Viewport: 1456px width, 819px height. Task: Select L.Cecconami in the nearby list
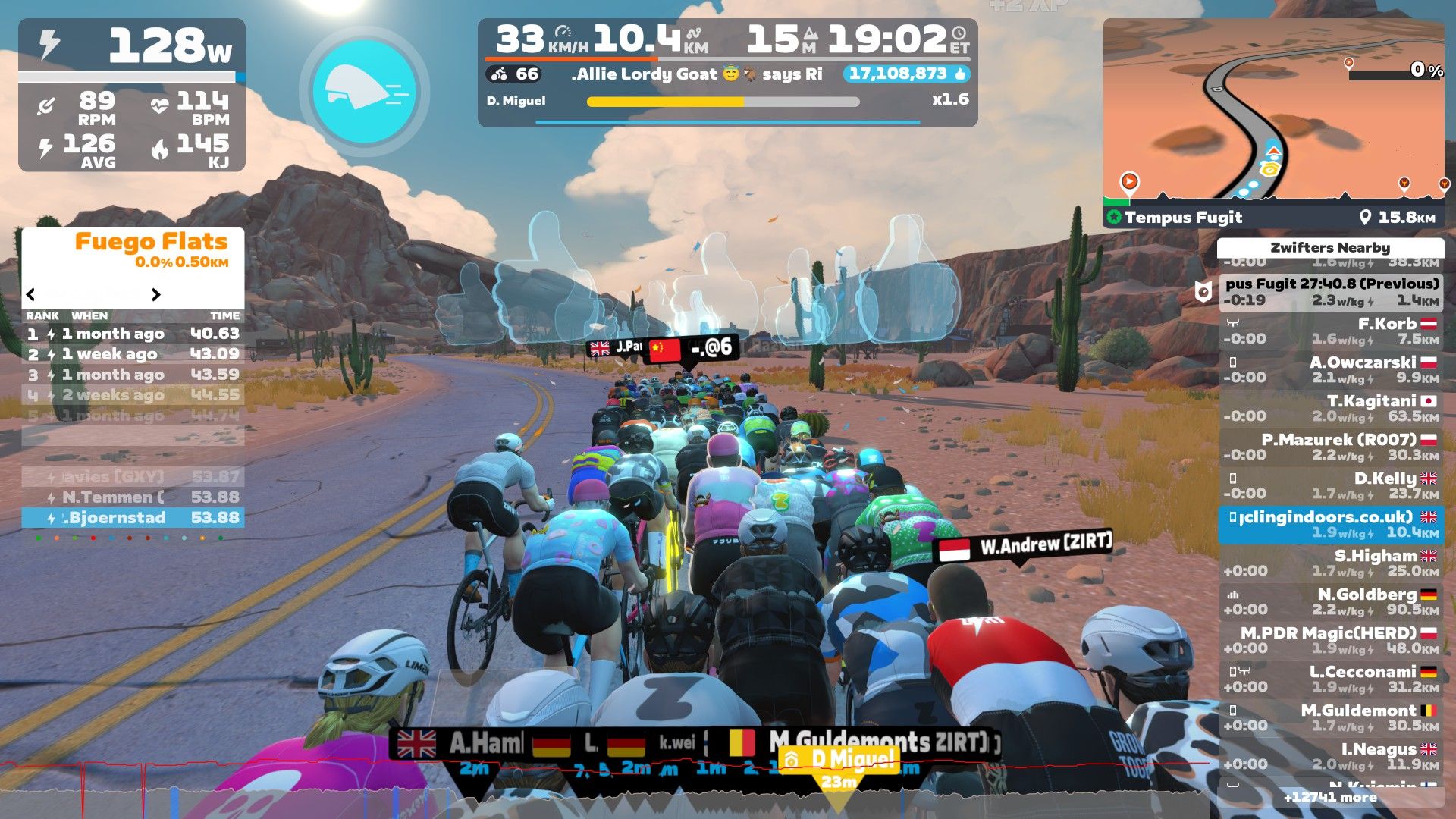click(1331, 679)
